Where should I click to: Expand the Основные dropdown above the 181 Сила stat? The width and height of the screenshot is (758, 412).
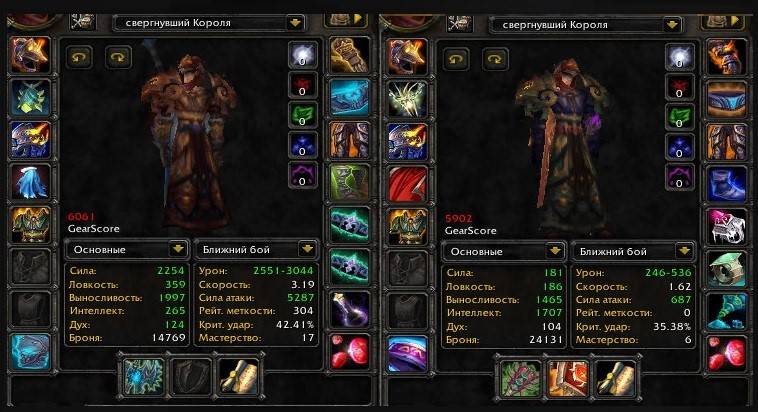[x=557, y=250]
